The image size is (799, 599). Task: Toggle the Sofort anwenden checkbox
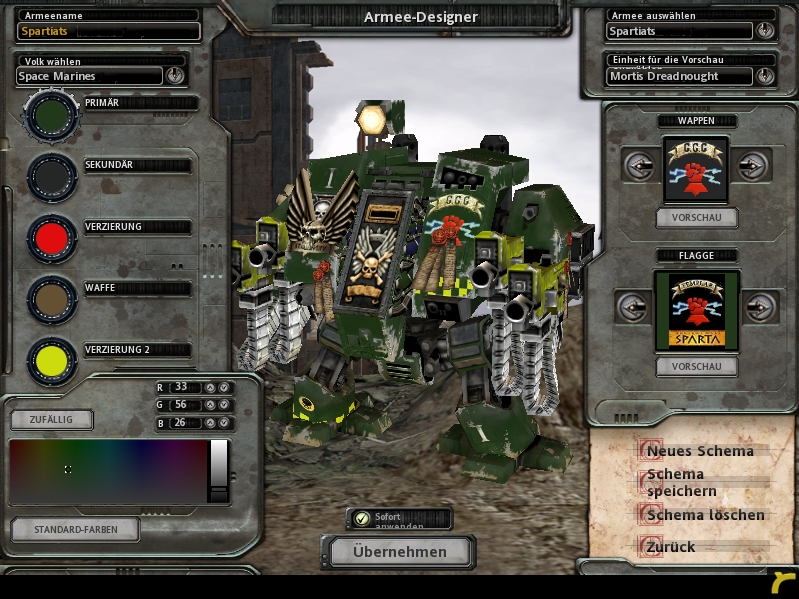coord(362,518)
